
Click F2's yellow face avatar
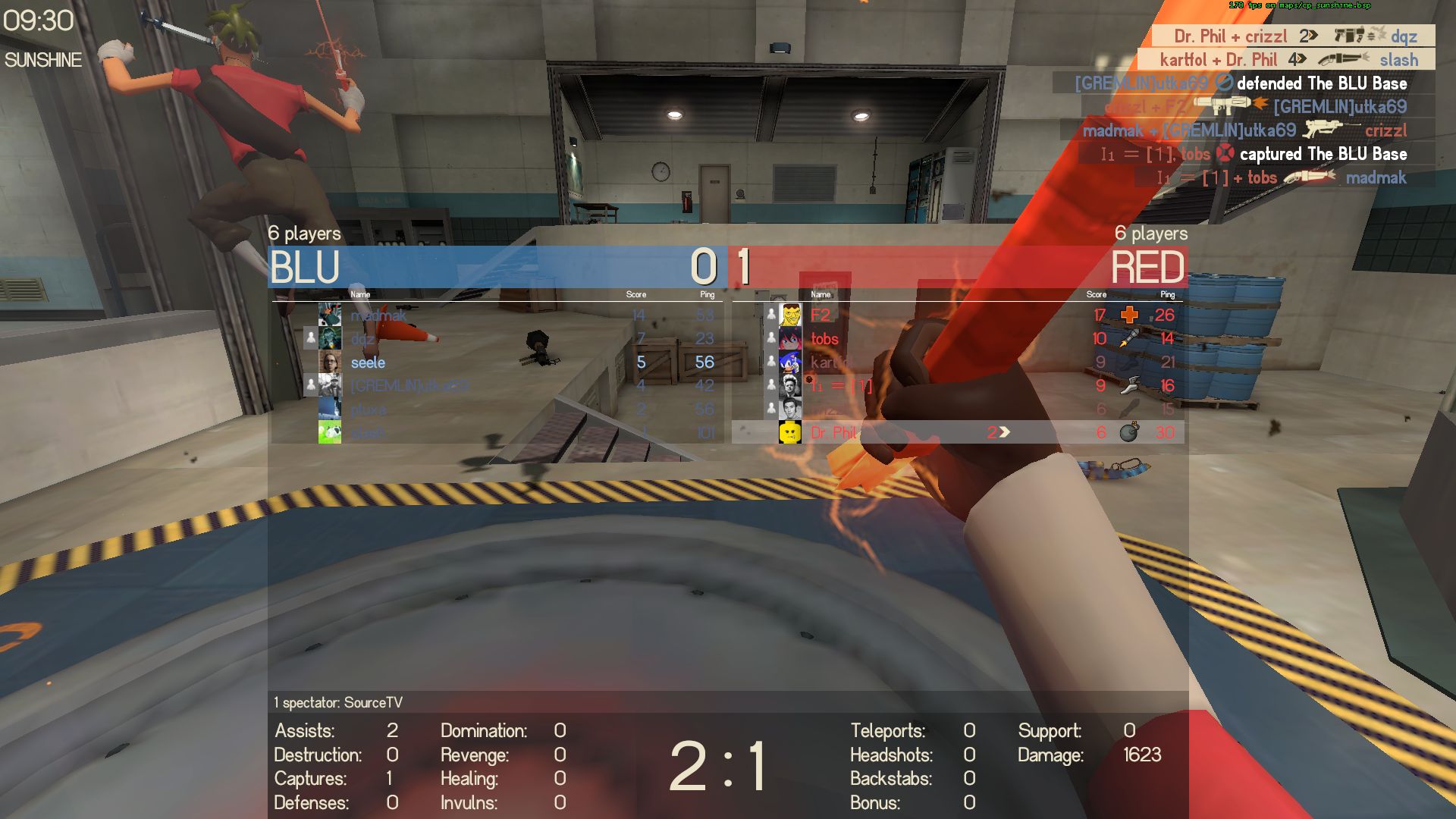[790, 315]
